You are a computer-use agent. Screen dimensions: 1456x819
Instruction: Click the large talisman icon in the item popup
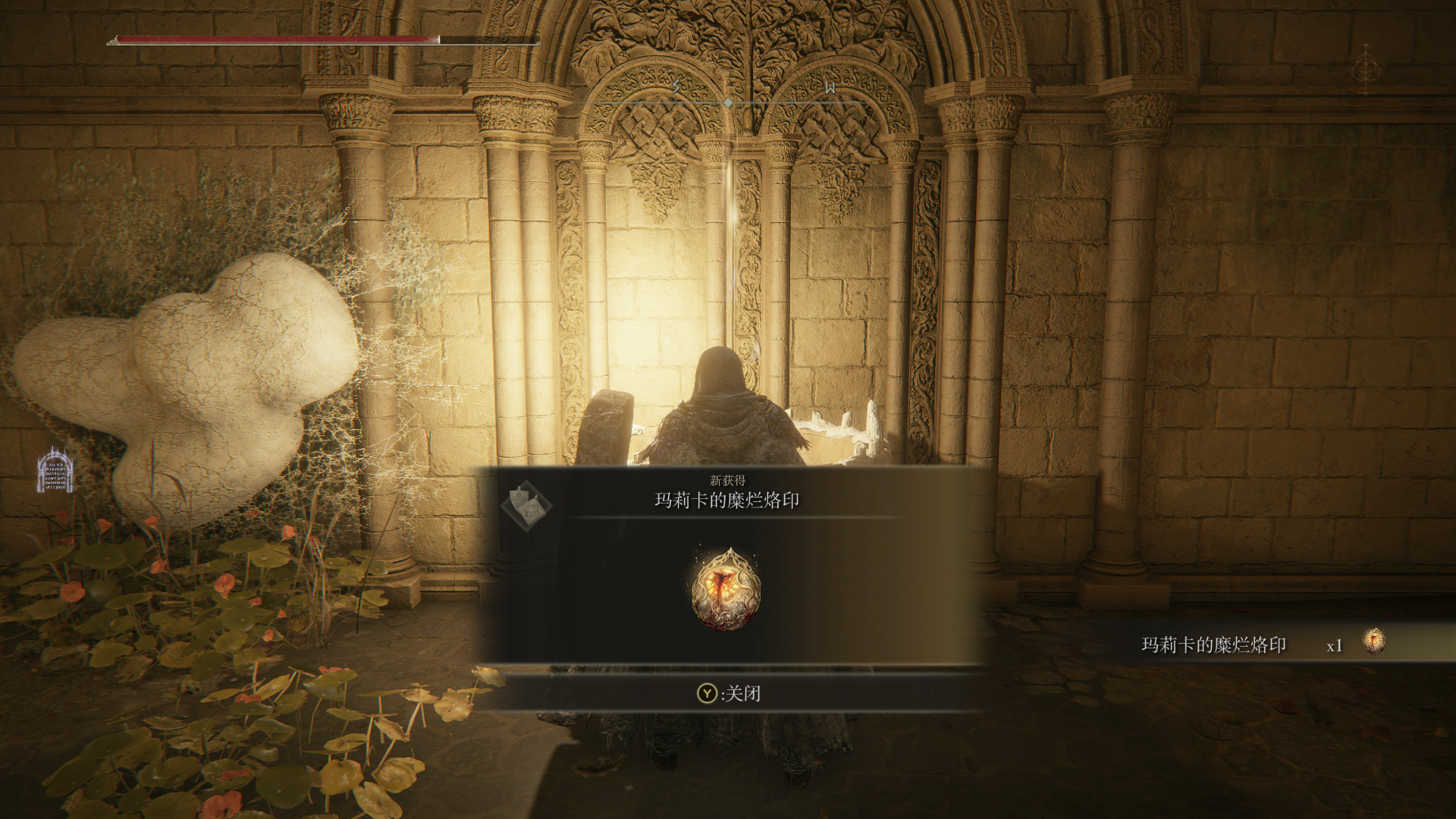pos(726,590)
